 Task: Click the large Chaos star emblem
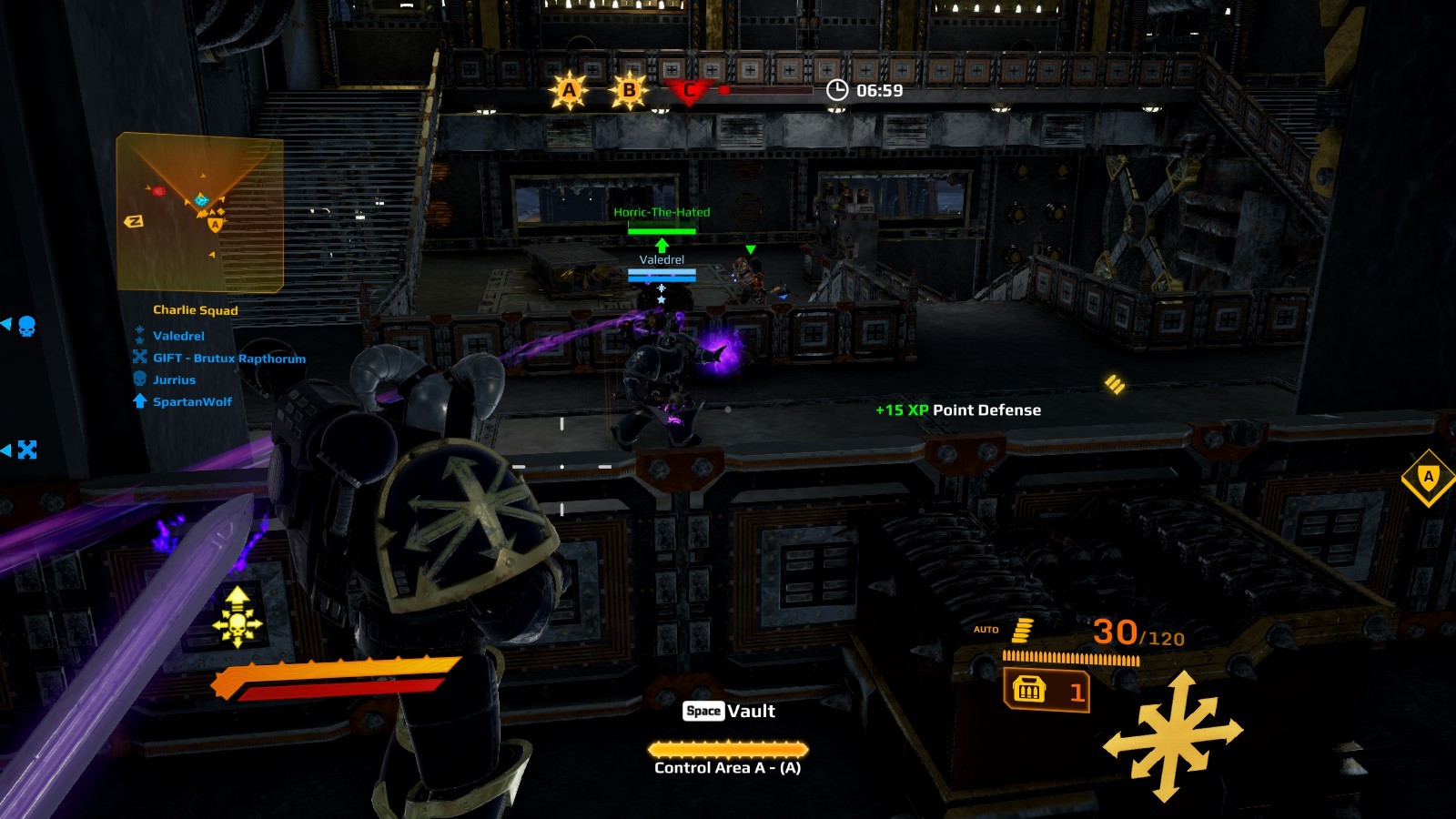click(1173, 736)
